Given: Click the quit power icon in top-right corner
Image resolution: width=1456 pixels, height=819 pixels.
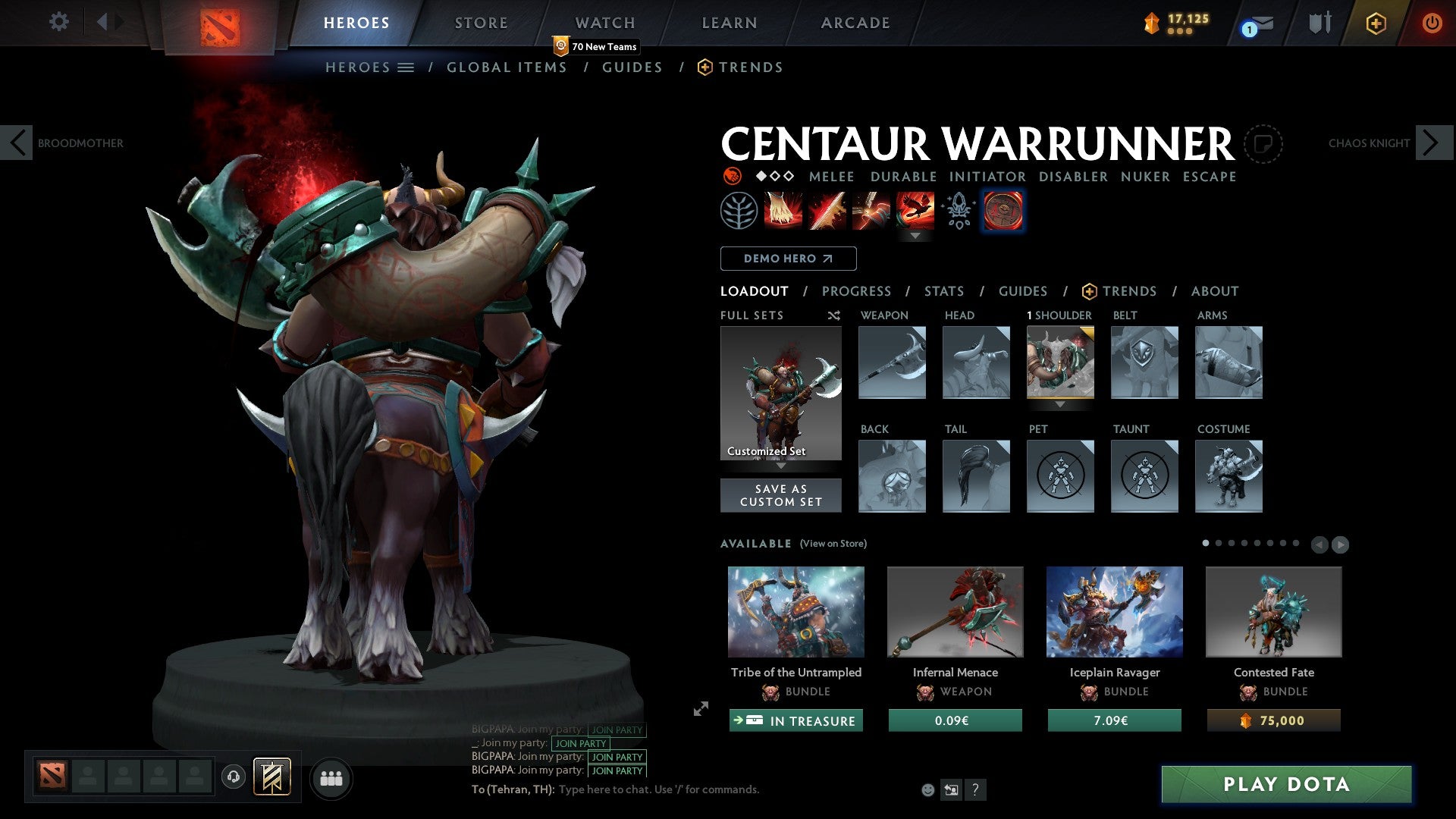Looking at the screenshot, I should click(1433, 23).
